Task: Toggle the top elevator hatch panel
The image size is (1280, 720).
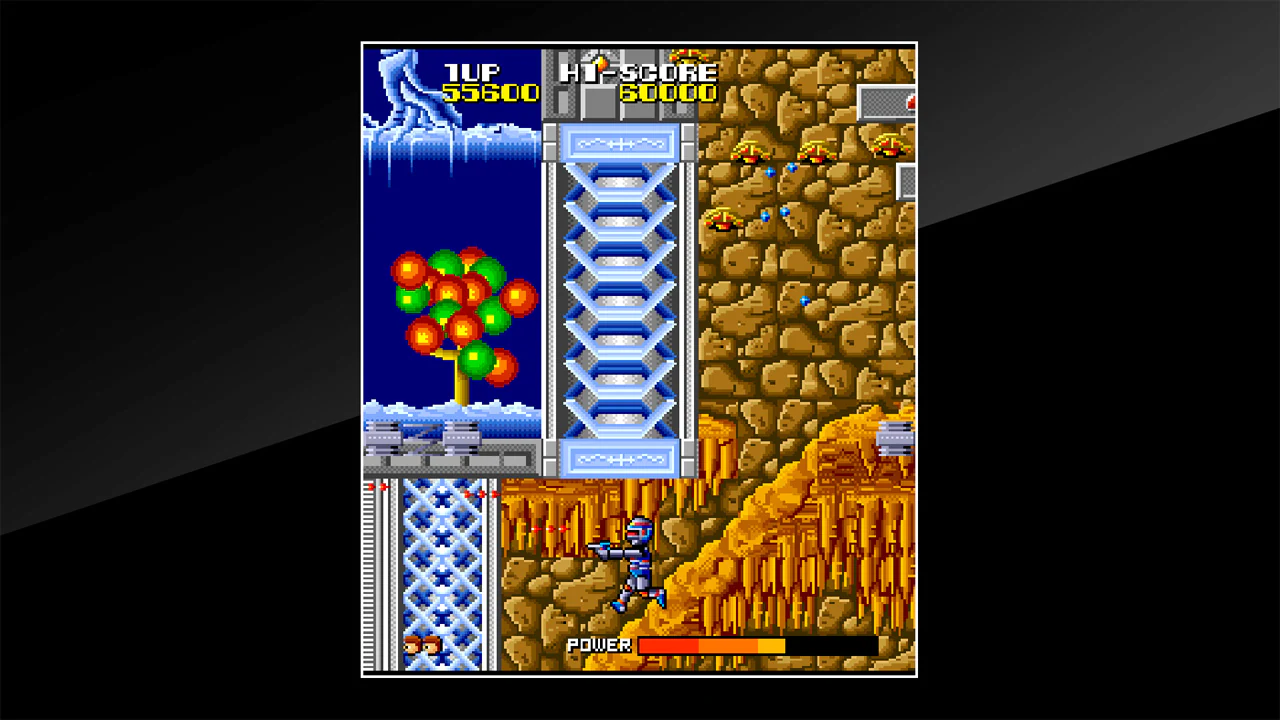Action: click(x=622, y=143)
